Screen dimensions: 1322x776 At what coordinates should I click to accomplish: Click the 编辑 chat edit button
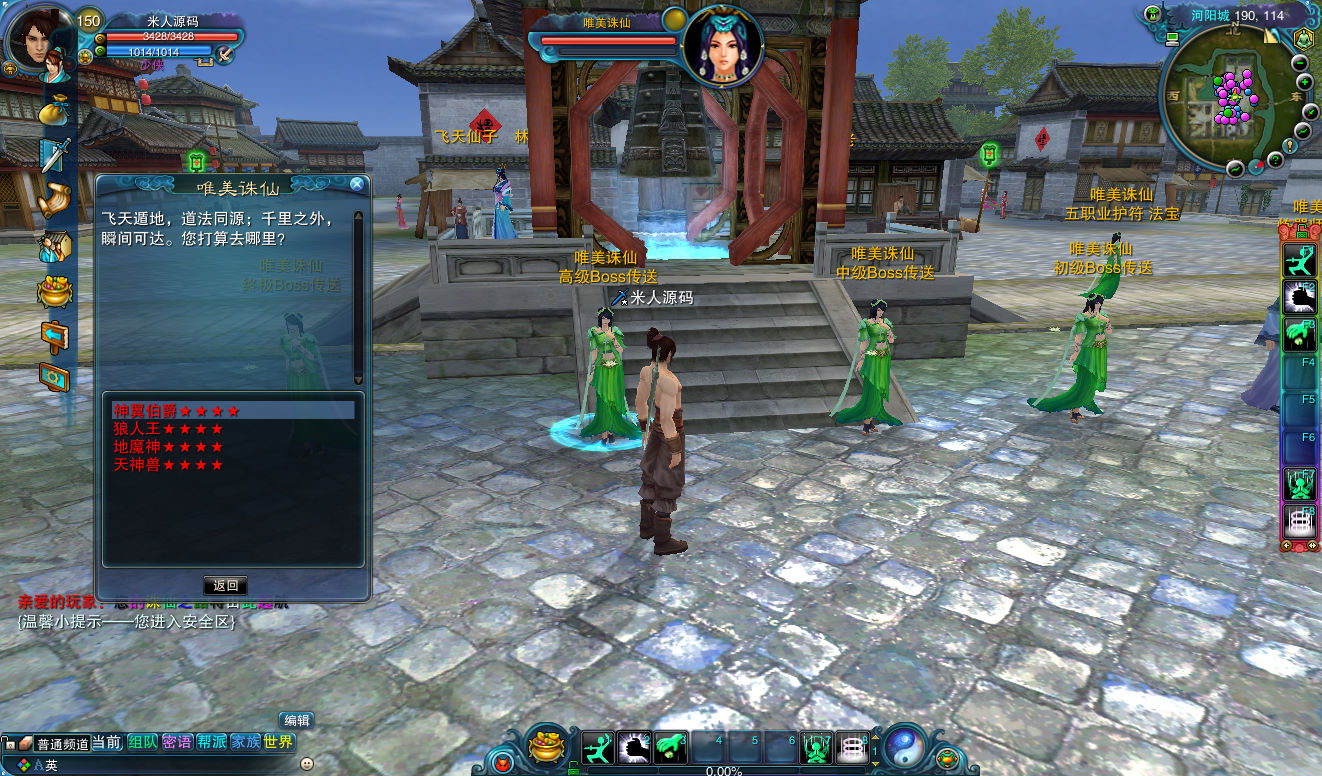(x=296, y=720)
